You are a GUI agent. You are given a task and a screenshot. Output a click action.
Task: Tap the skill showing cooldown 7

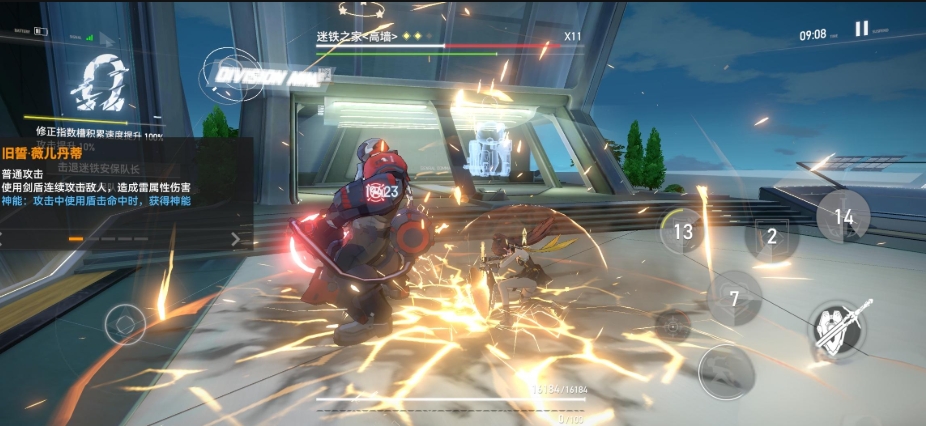(734, 298)
